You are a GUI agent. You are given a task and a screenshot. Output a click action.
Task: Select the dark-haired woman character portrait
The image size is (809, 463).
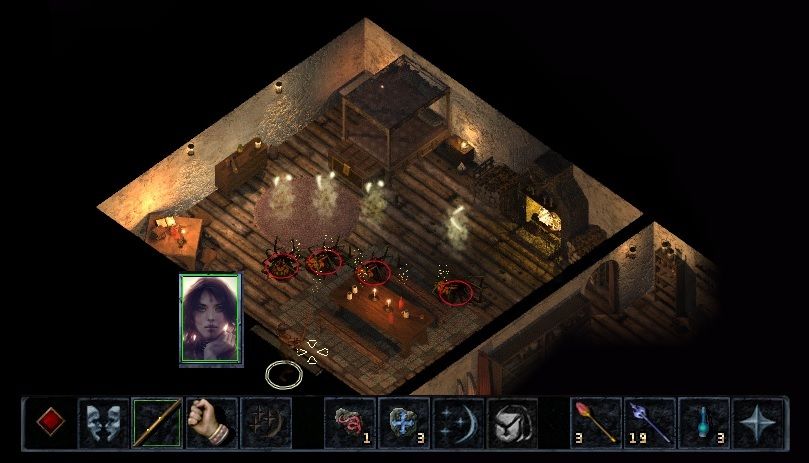(x=210, y=319)
